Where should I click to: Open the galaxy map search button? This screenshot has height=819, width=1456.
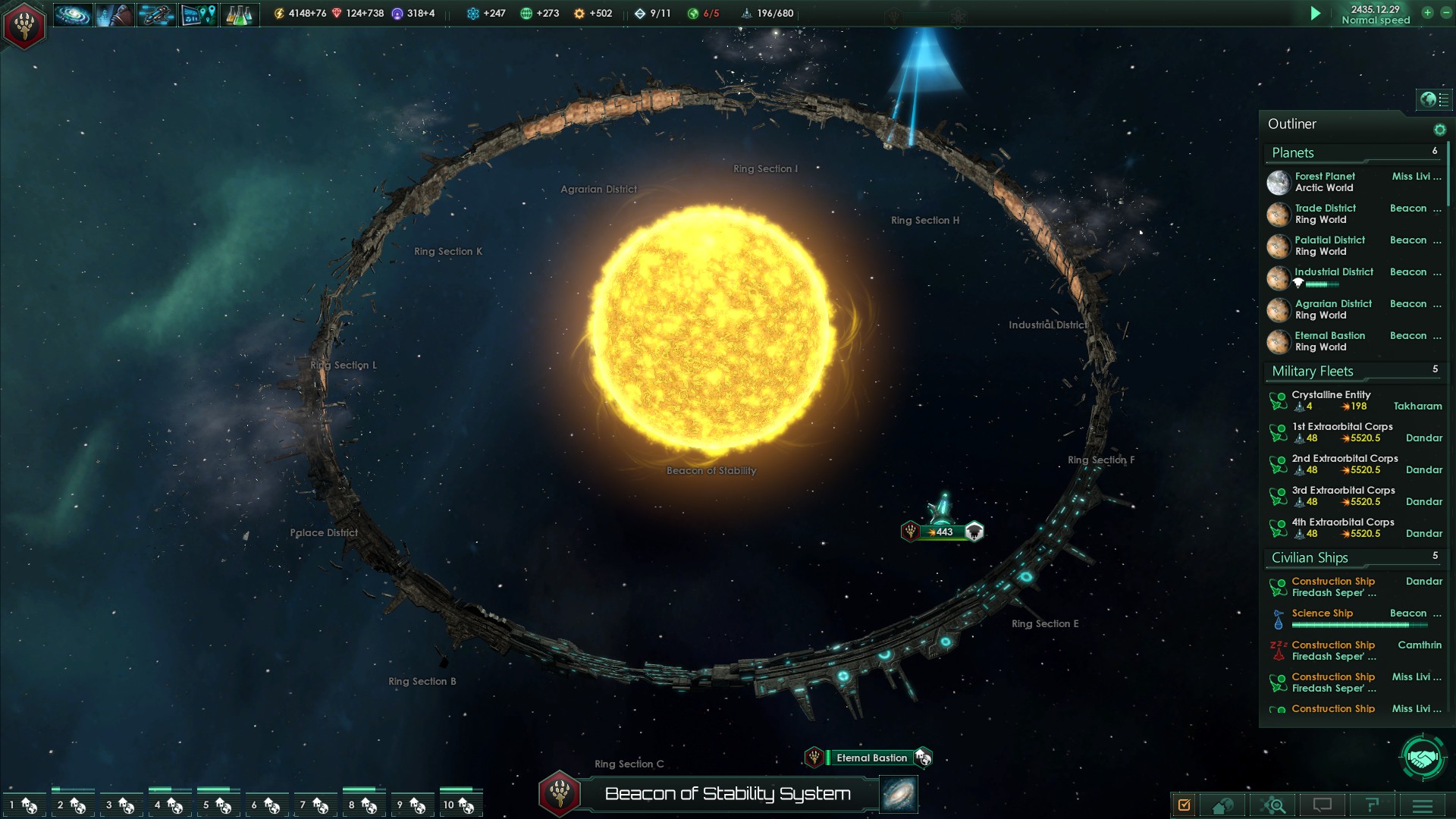tap(1275, 805)
